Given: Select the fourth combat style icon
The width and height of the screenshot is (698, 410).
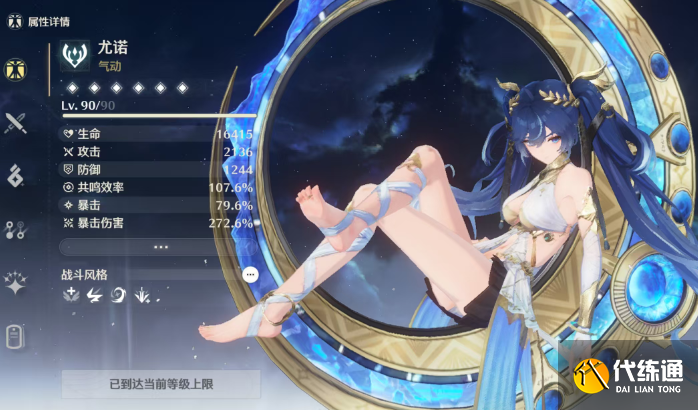Looking at the screenshot, I should pyautogui.click(x=143, y=295).
